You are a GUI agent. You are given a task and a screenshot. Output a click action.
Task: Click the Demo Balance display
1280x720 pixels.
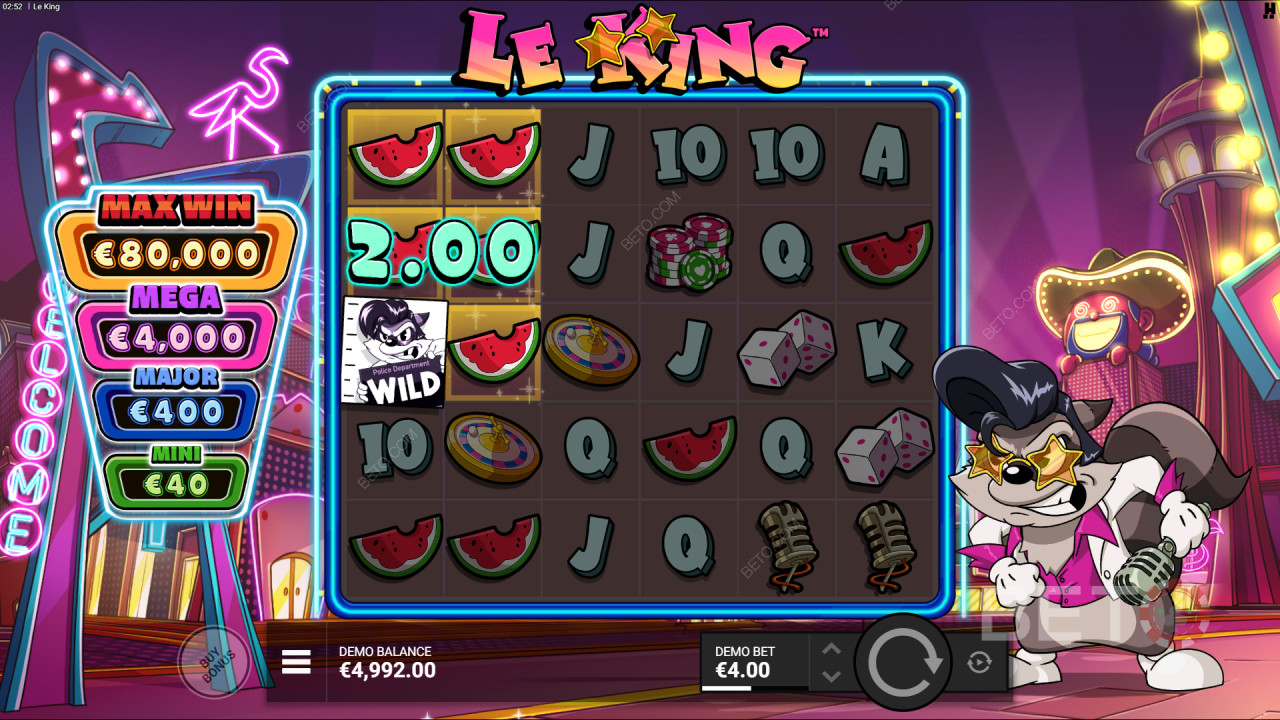tap(385, 660)
